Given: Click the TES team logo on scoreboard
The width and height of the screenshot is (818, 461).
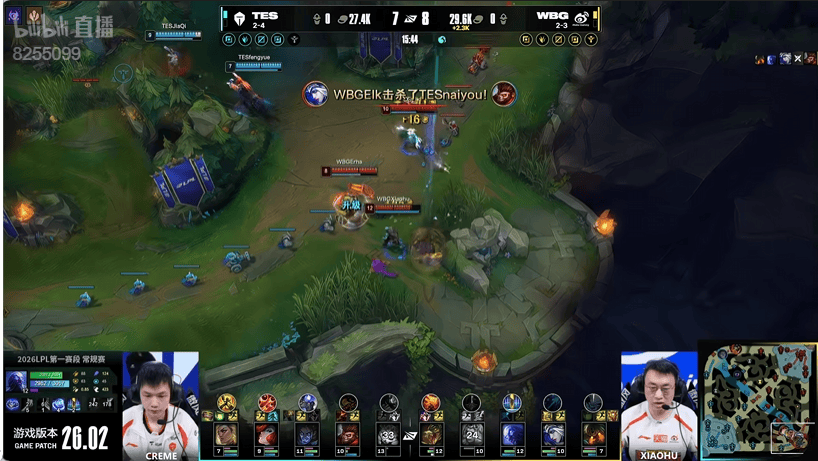Looking at the screenshot, I should [236, 17].
